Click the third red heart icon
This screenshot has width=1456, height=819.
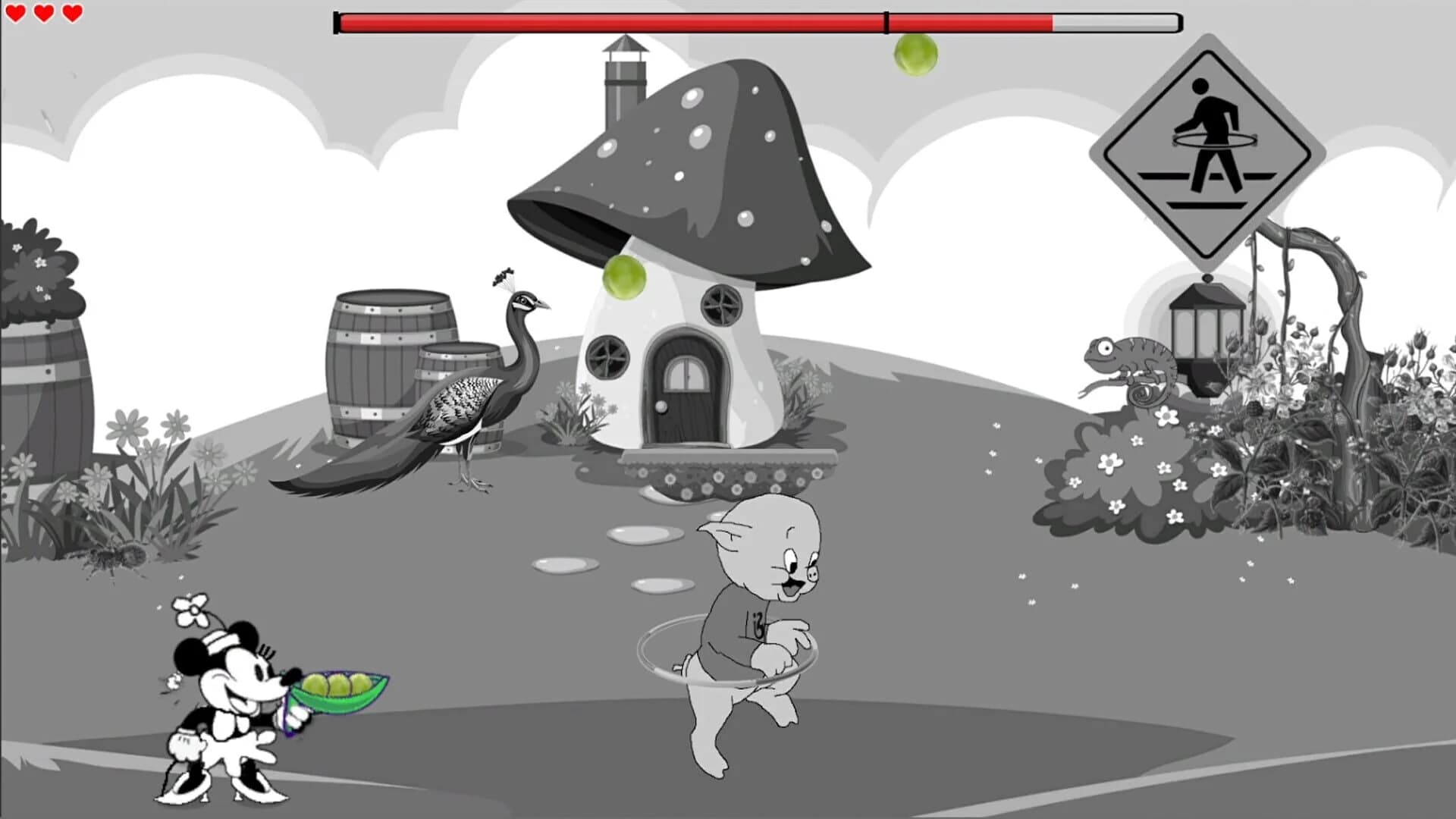pyautogui.click(x=71, y=14)
